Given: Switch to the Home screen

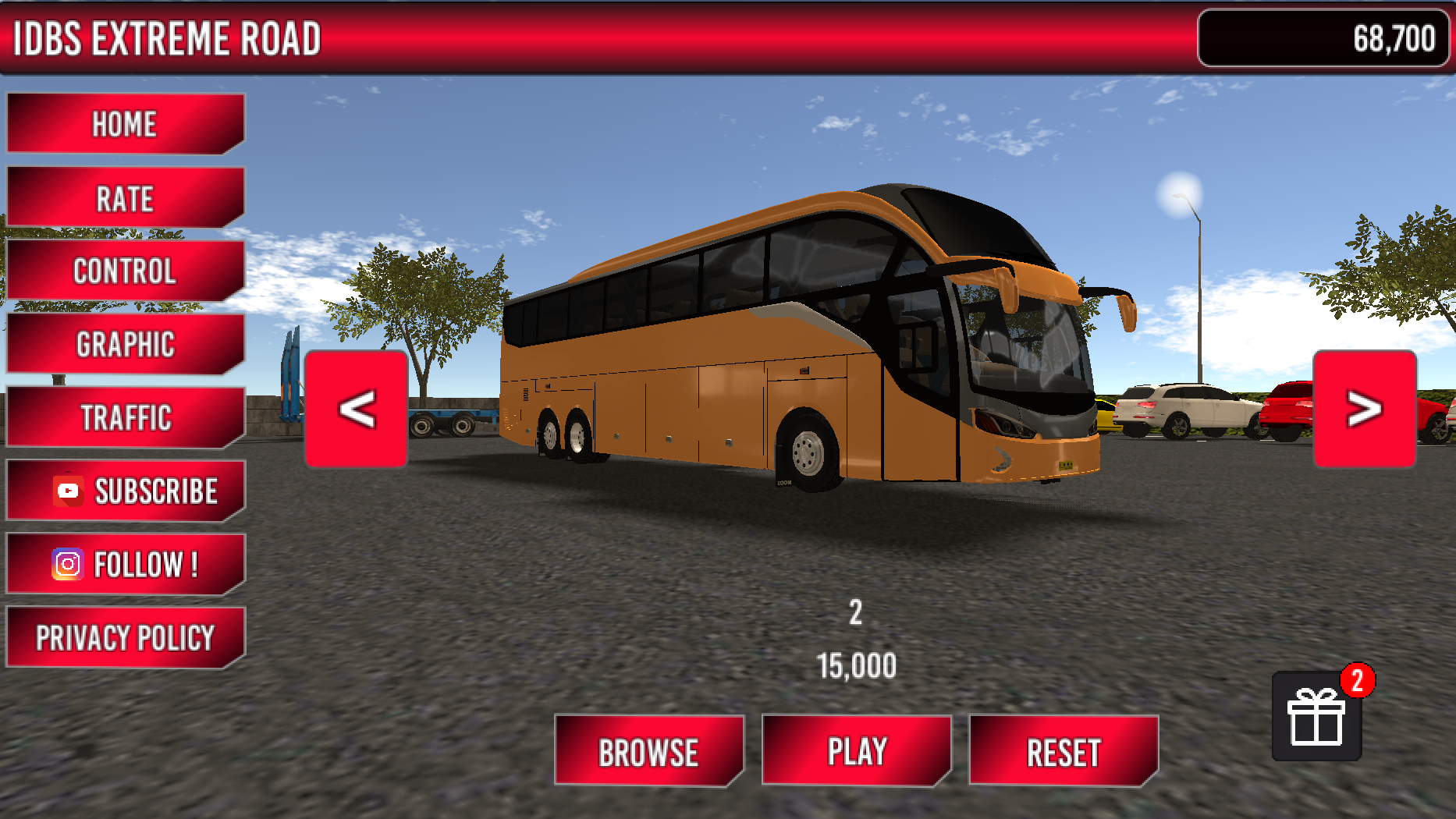Looking at the screenshot, I should [x=125, y=123].
